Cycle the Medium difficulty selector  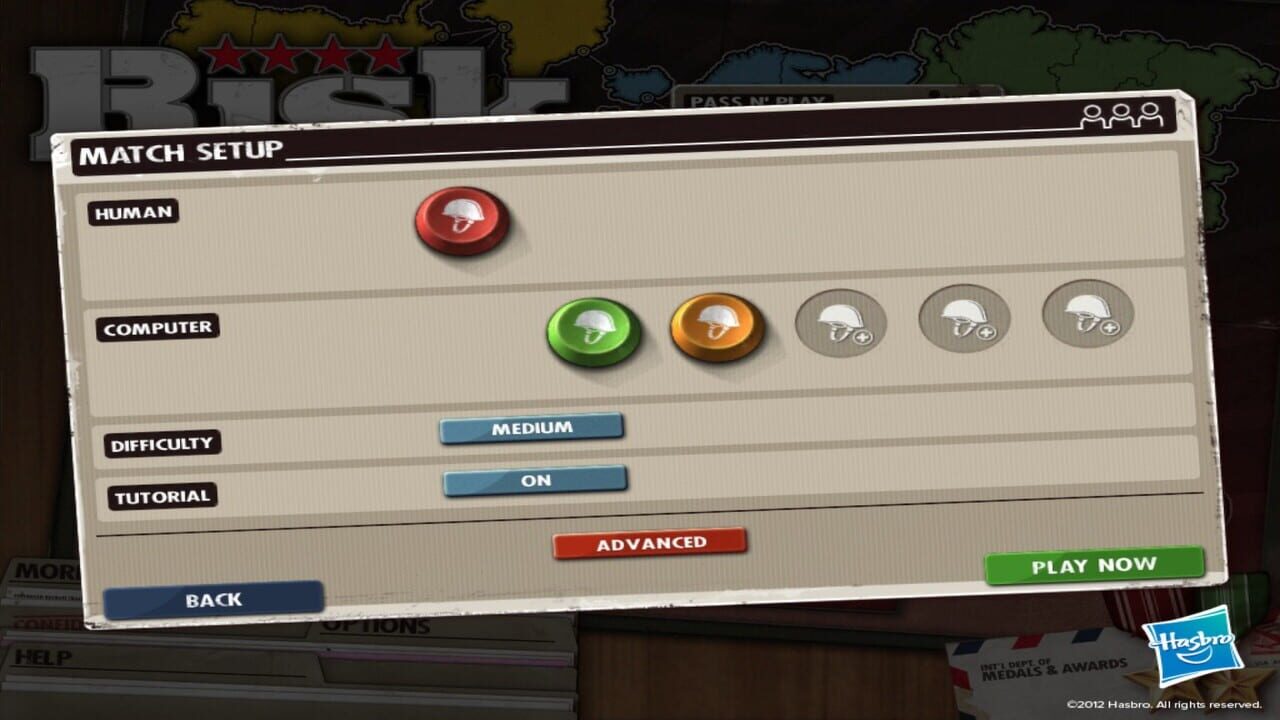(532, 427)
